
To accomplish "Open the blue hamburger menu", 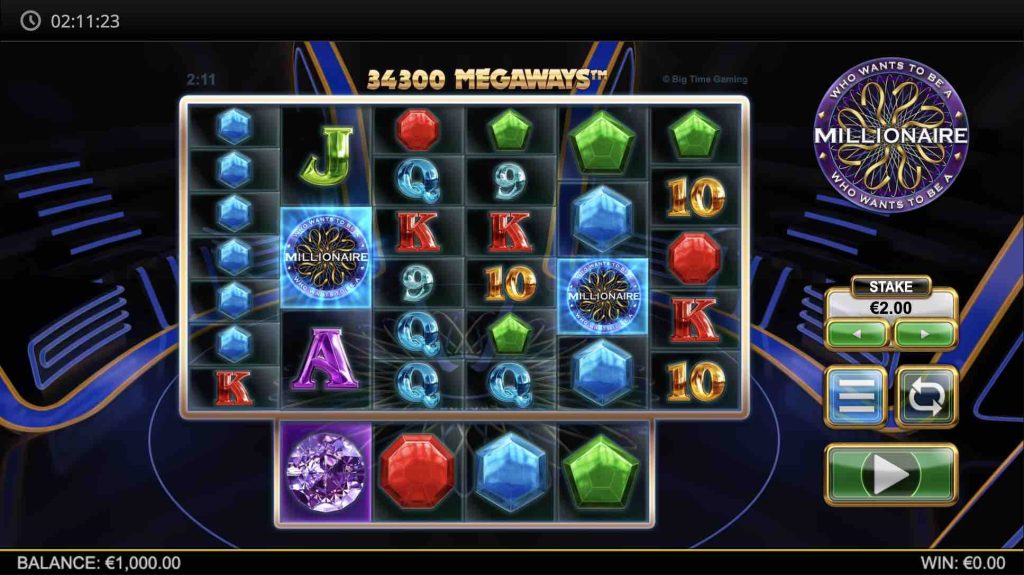I will click(855, 397).
